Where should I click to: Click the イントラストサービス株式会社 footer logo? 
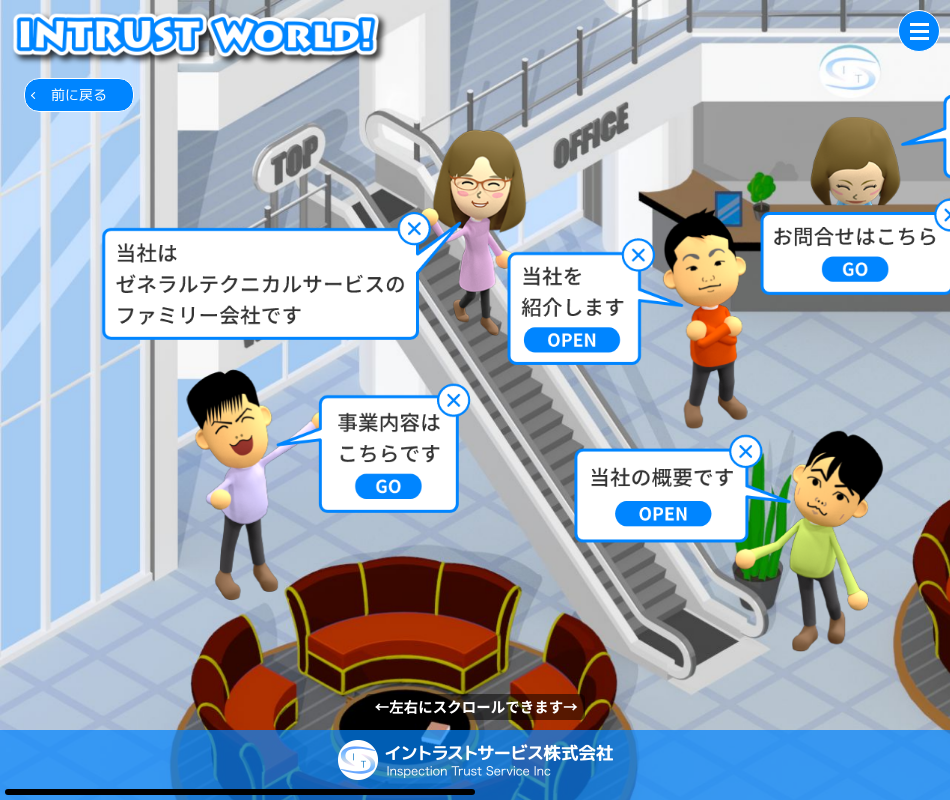(x=475, y=760)
